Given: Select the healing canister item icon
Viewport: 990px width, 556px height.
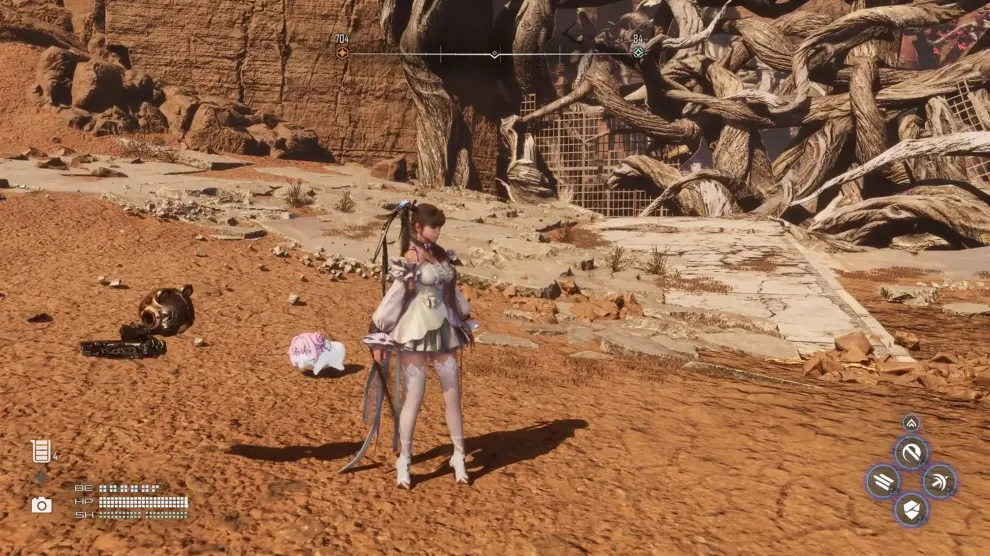Looking at the screenshot, I should 41,451.
